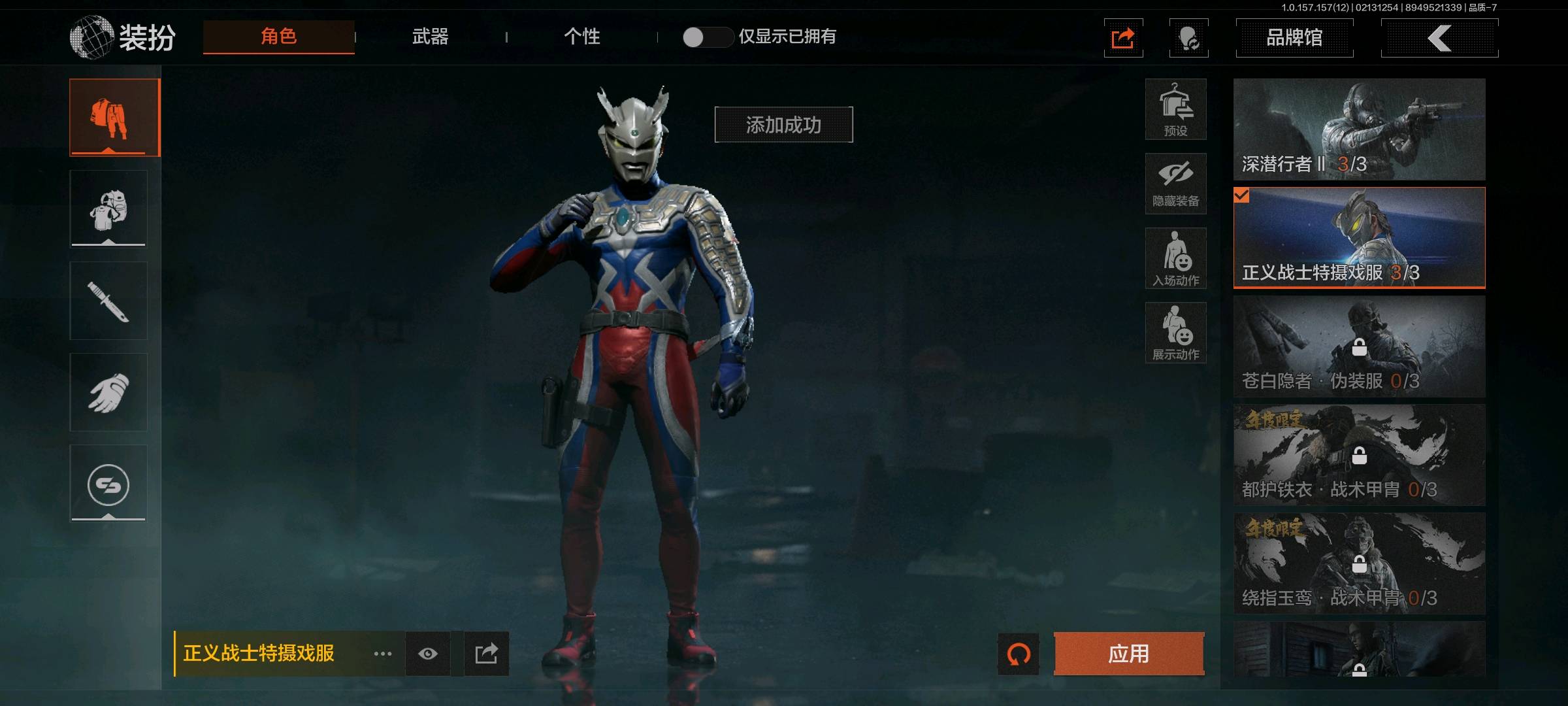Viewport: 1568px width, 706px height.
Task: Click the orange reset rotation icon
Action: pyautogui.click(x=1019, y=654)
